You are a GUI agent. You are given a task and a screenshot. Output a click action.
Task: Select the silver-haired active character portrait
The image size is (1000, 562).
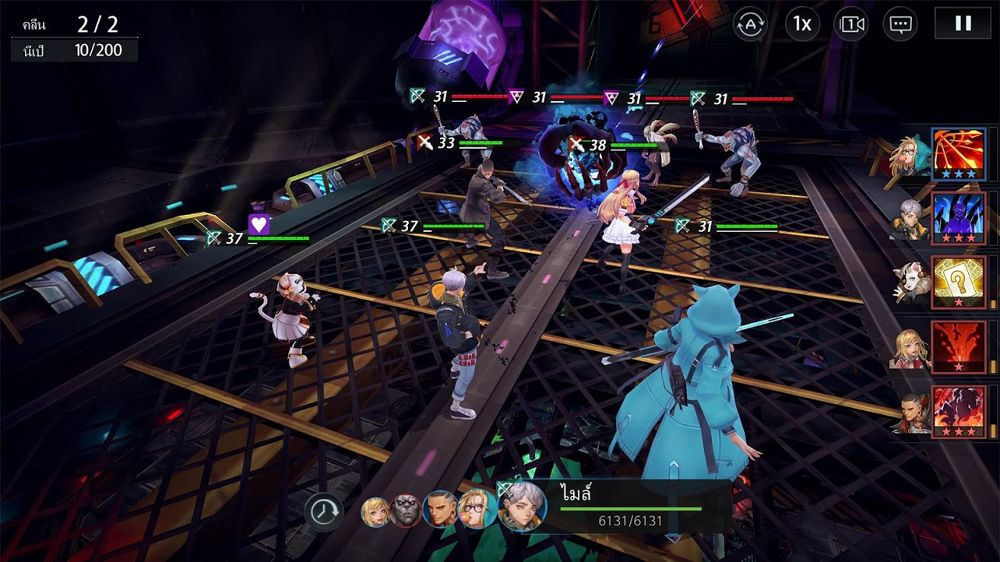(522, 506)
